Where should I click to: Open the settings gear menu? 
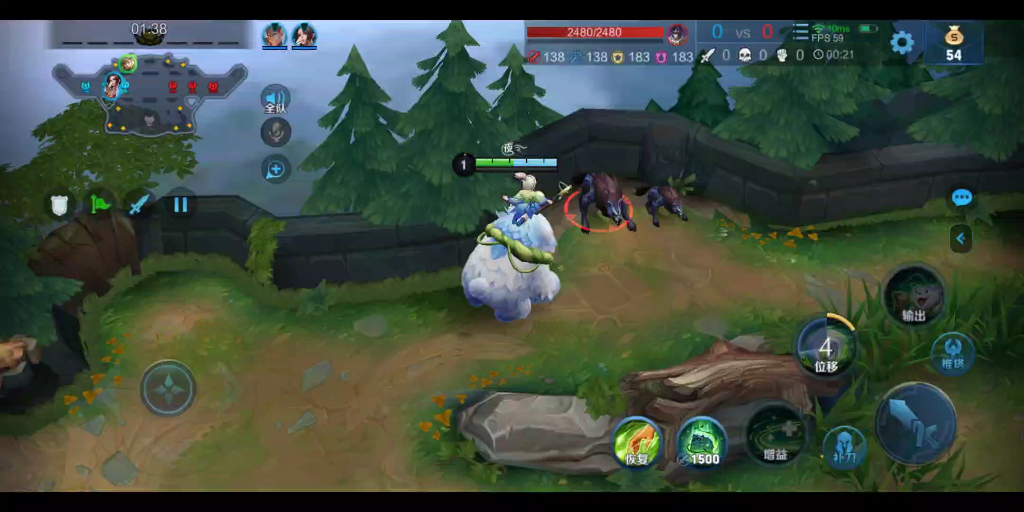click(902, 42)
